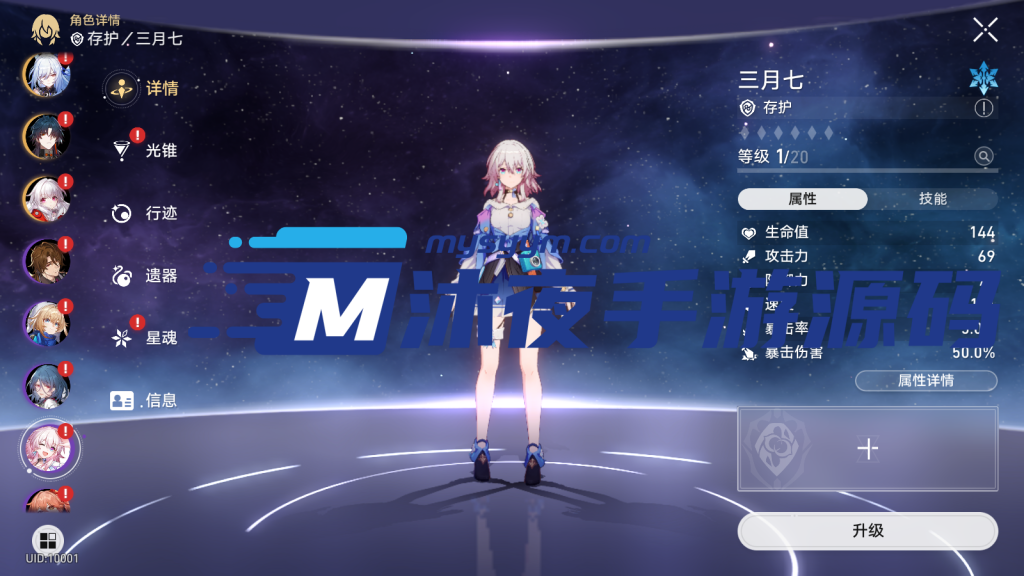This screenshot has height=576, width=1024.
Task: Select the brown-haired character with glasses portrait
Action: (46, 262)
